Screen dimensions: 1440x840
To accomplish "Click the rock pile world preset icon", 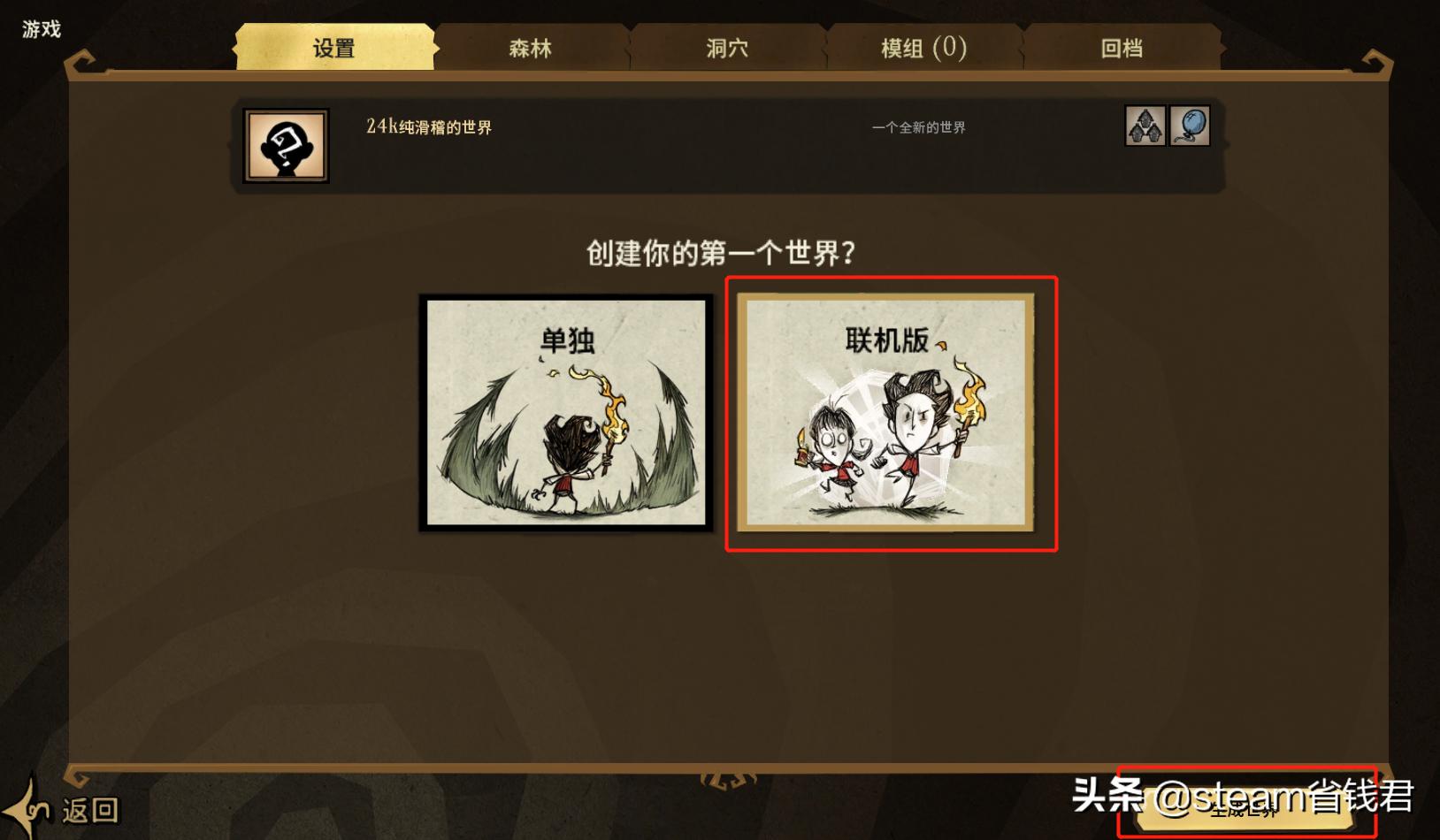I will 1145,126.
